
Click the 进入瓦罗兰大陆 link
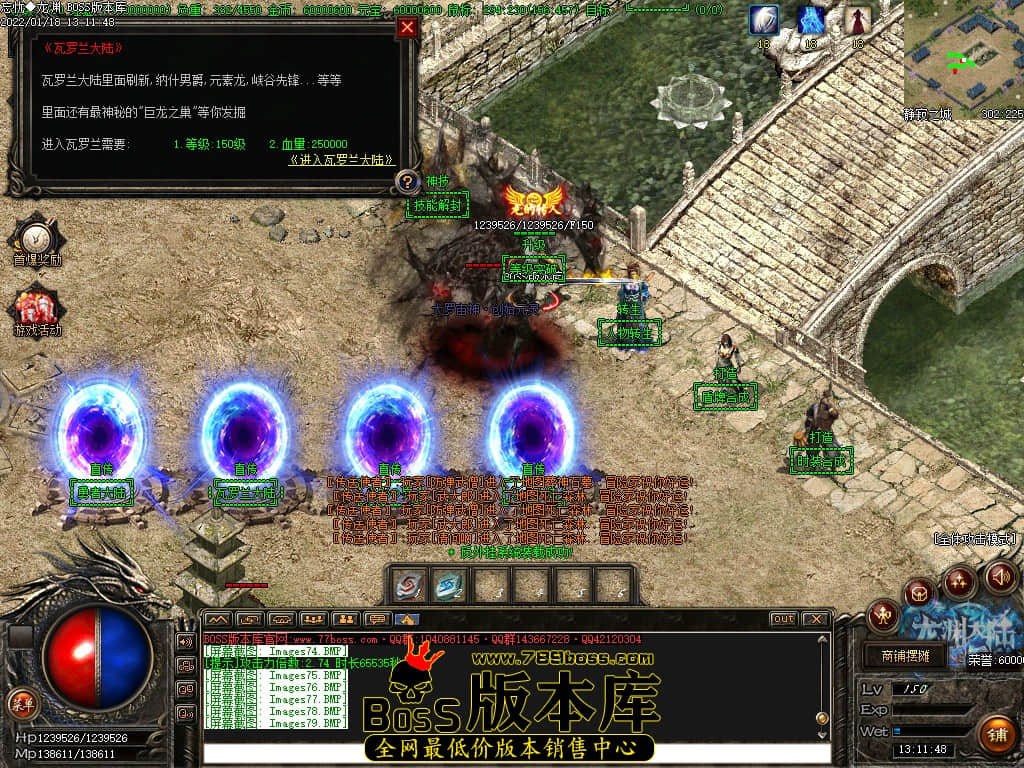tap(341, 160)
